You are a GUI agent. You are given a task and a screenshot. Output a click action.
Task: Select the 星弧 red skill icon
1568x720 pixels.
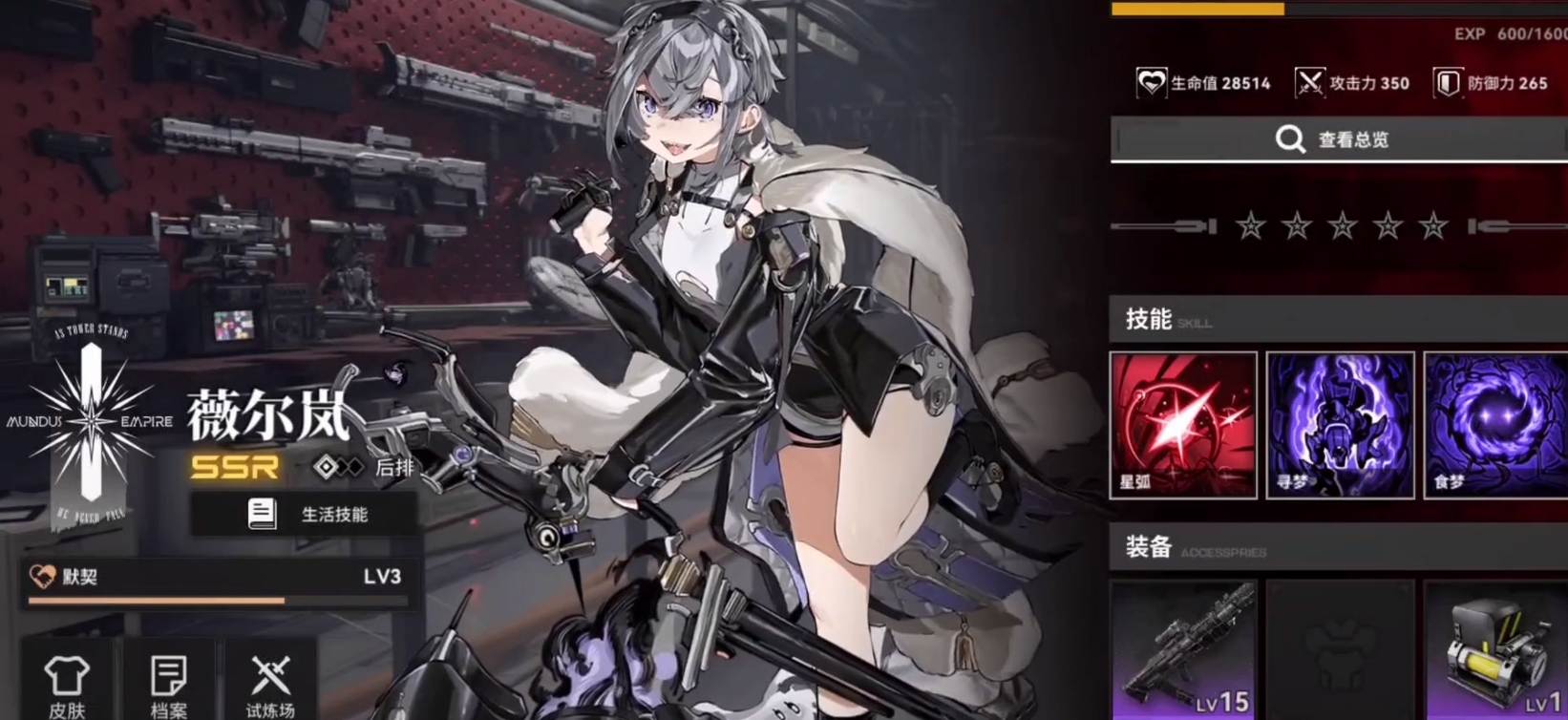click(x=1183, y=425)
